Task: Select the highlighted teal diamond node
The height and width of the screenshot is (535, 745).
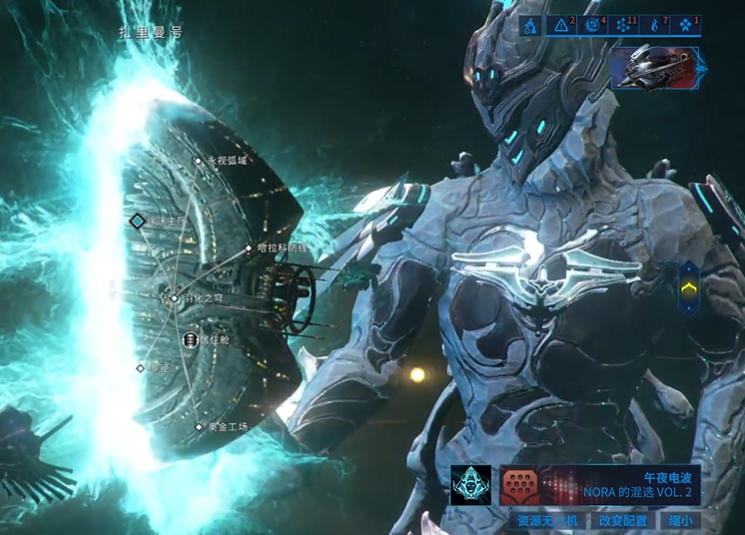Action: click(x=138, y=220)
